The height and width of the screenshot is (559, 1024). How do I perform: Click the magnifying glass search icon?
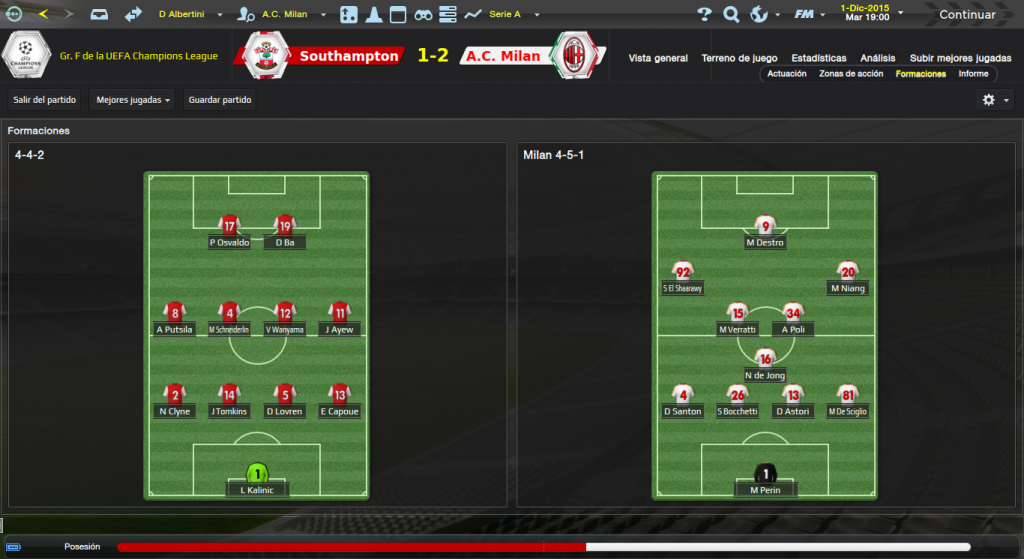click(x=731, y=15)
